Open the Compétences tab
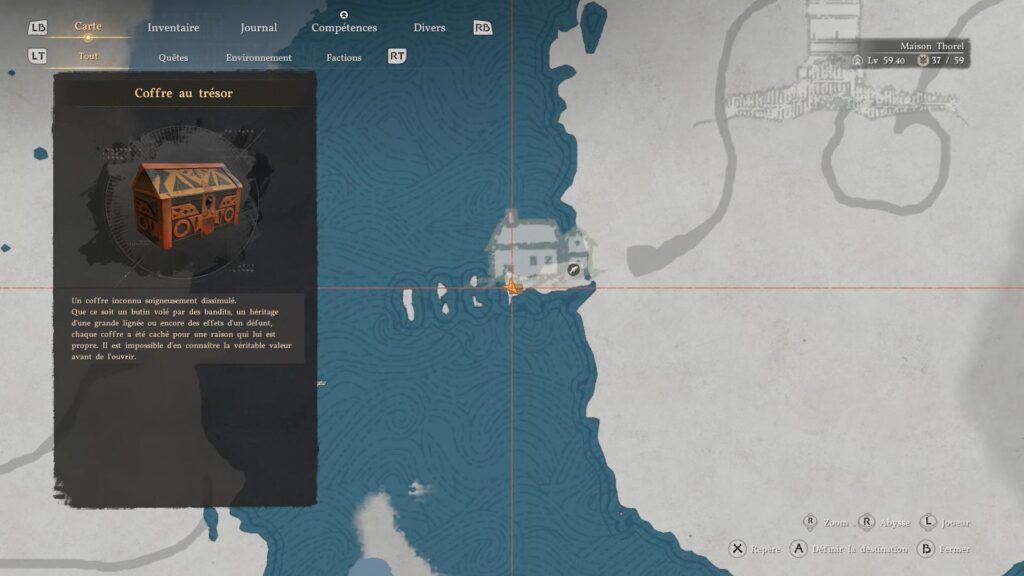 tap(344, 27)
